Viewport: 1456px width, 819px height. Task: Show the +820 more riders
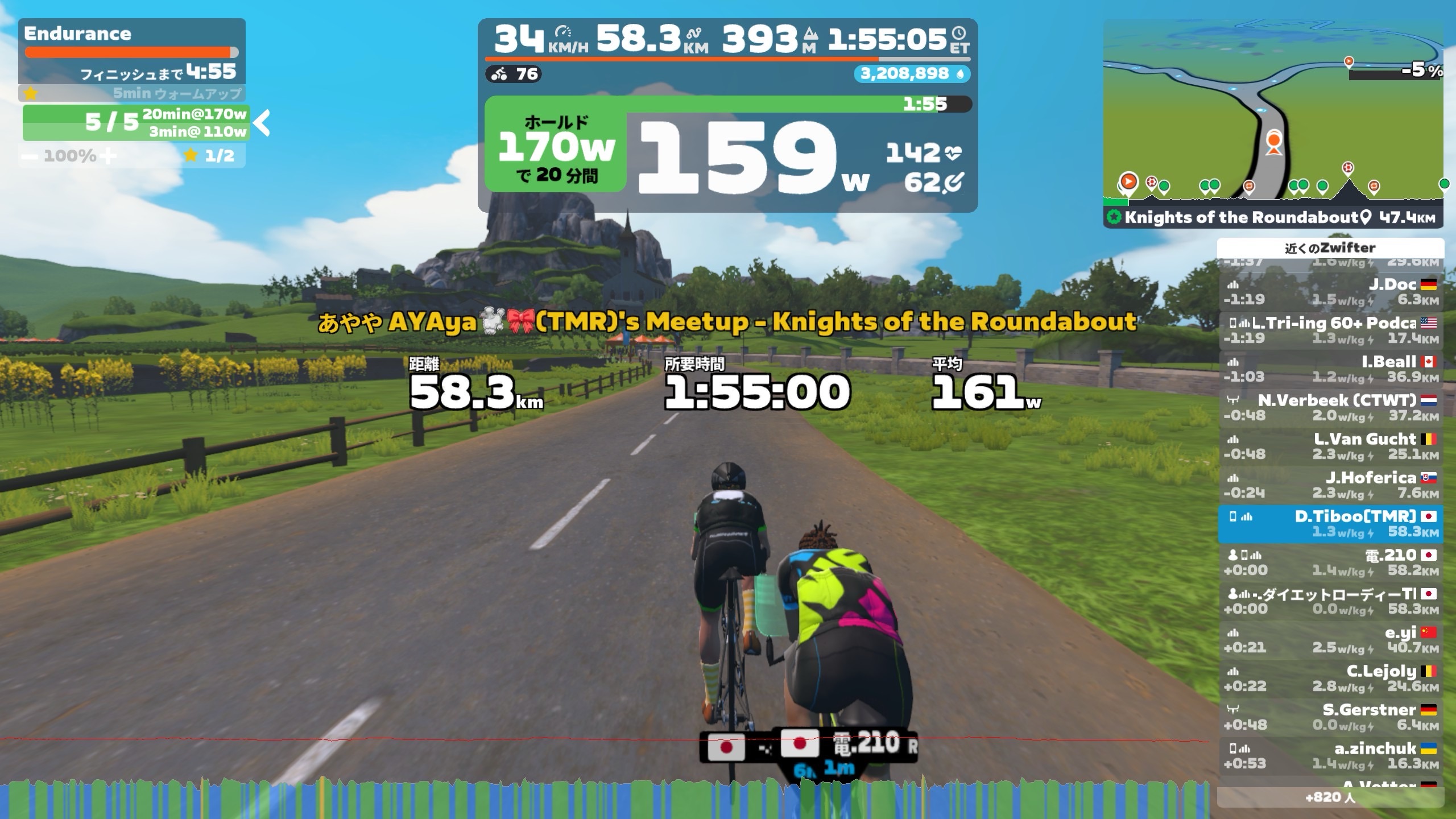pyautogui.click(x=1330, y=797)
